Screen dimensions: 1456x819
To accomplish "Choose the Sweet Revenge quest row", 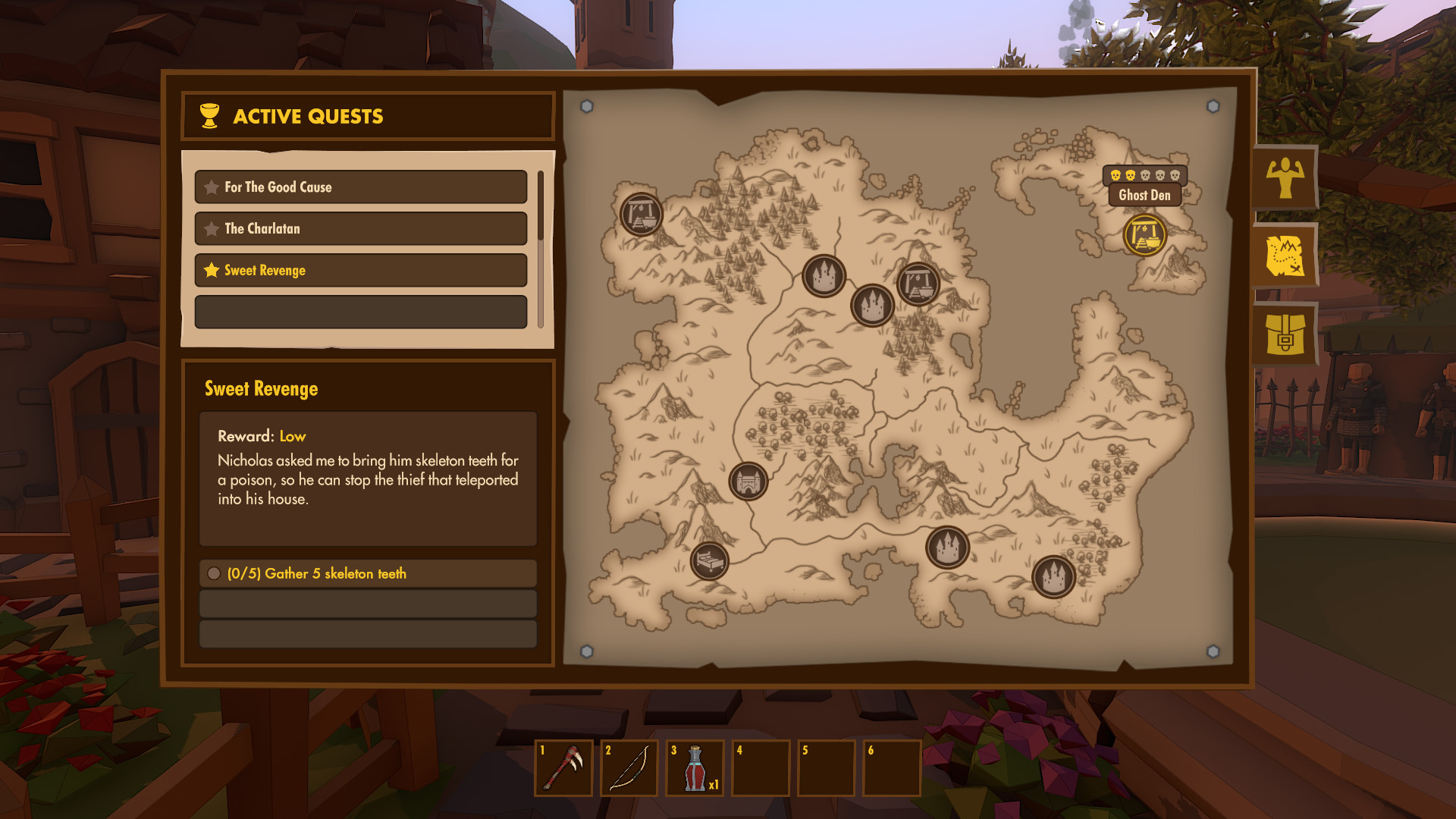I will coord(360,271).
